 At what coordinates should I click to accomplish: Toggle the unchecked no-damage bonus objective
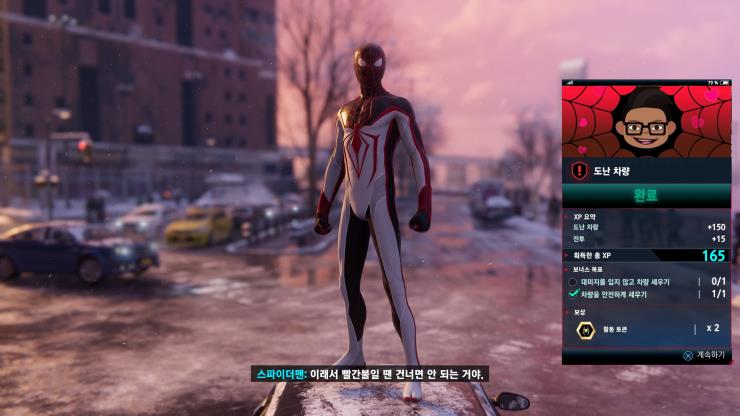(574, 282)
